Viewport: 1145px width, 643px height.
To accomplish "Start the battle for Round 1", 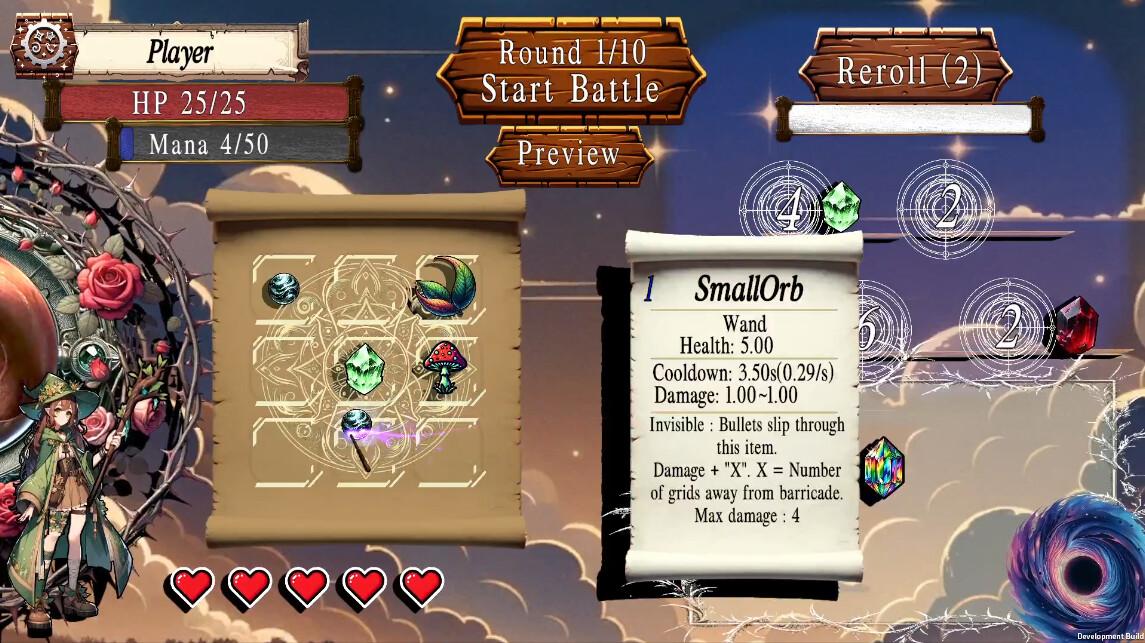I will click(x=570, y=72).
